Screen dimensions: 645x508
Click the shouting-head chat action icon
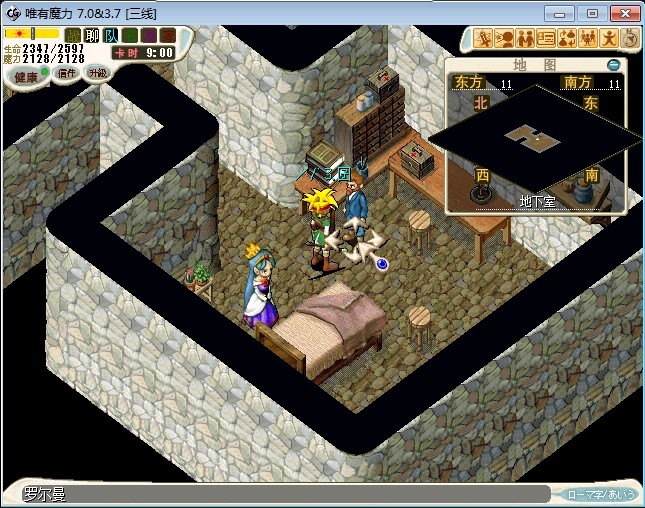[504, 39]
